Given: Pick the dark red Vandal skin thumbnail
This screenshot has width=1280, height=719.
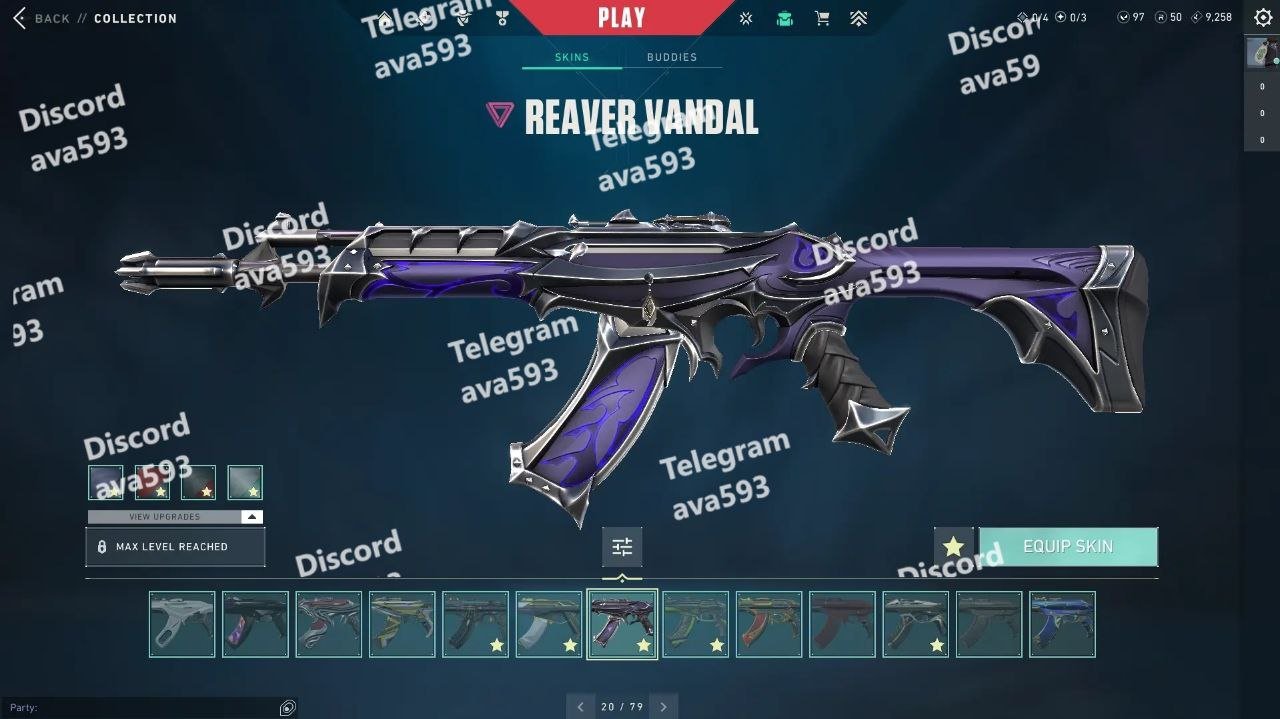Looking at the screenshot, I should [842, 624].
